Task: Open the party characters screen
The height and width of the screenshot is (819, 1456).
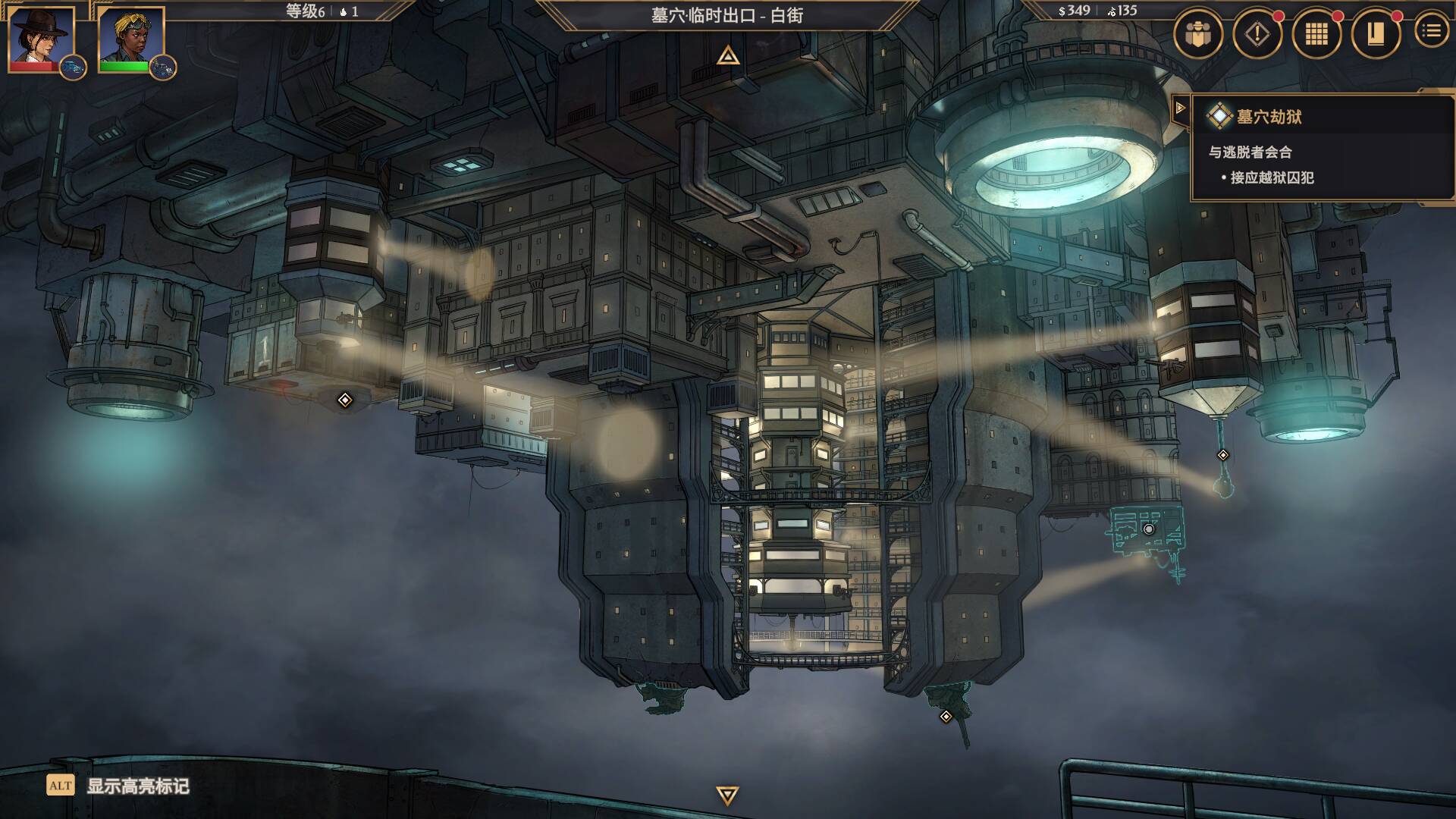Action: point(1197,33)
